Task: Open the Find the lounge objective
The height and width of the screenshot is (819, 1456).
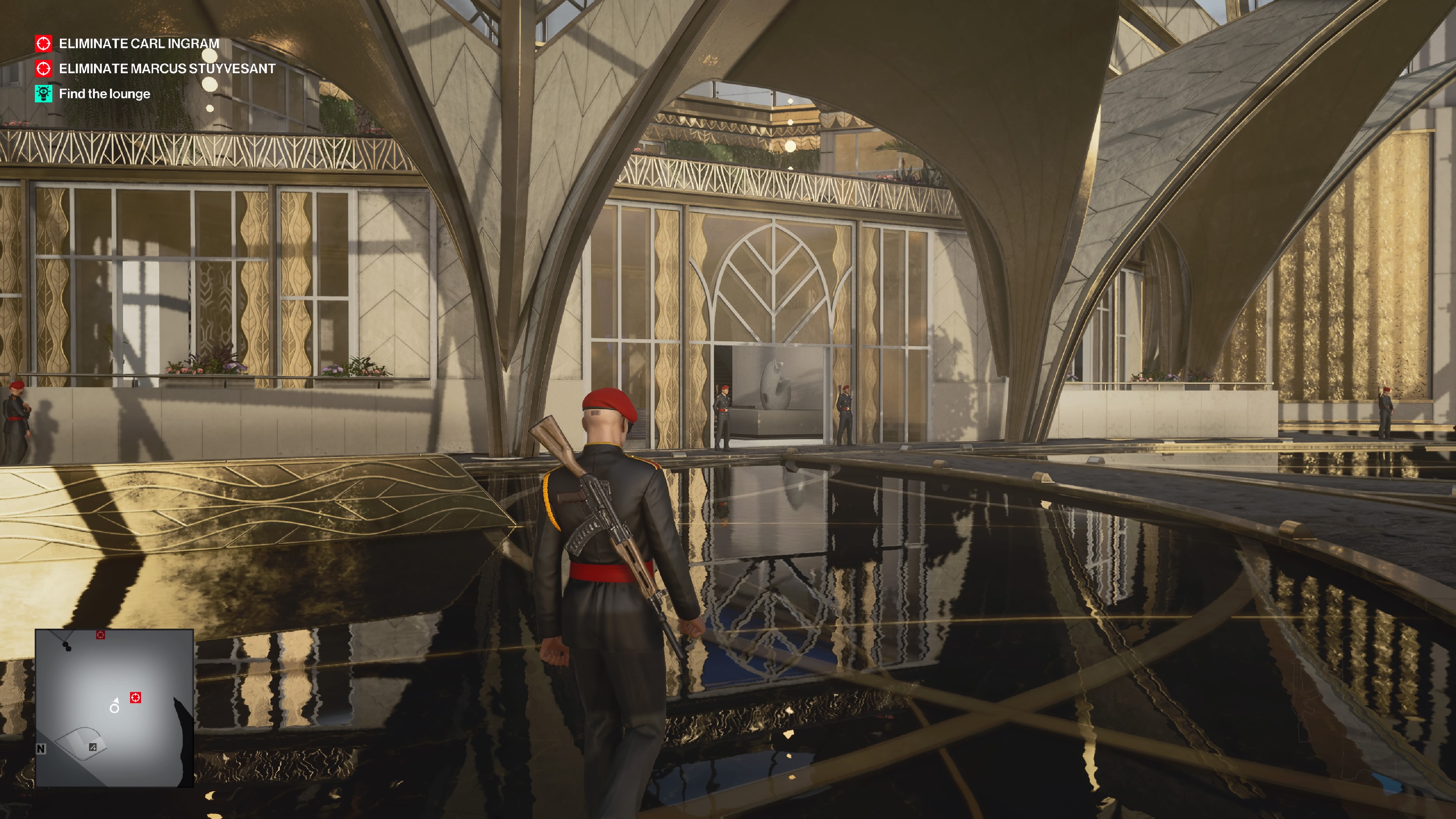Action: pyautogui.click(x=105, y=94)
